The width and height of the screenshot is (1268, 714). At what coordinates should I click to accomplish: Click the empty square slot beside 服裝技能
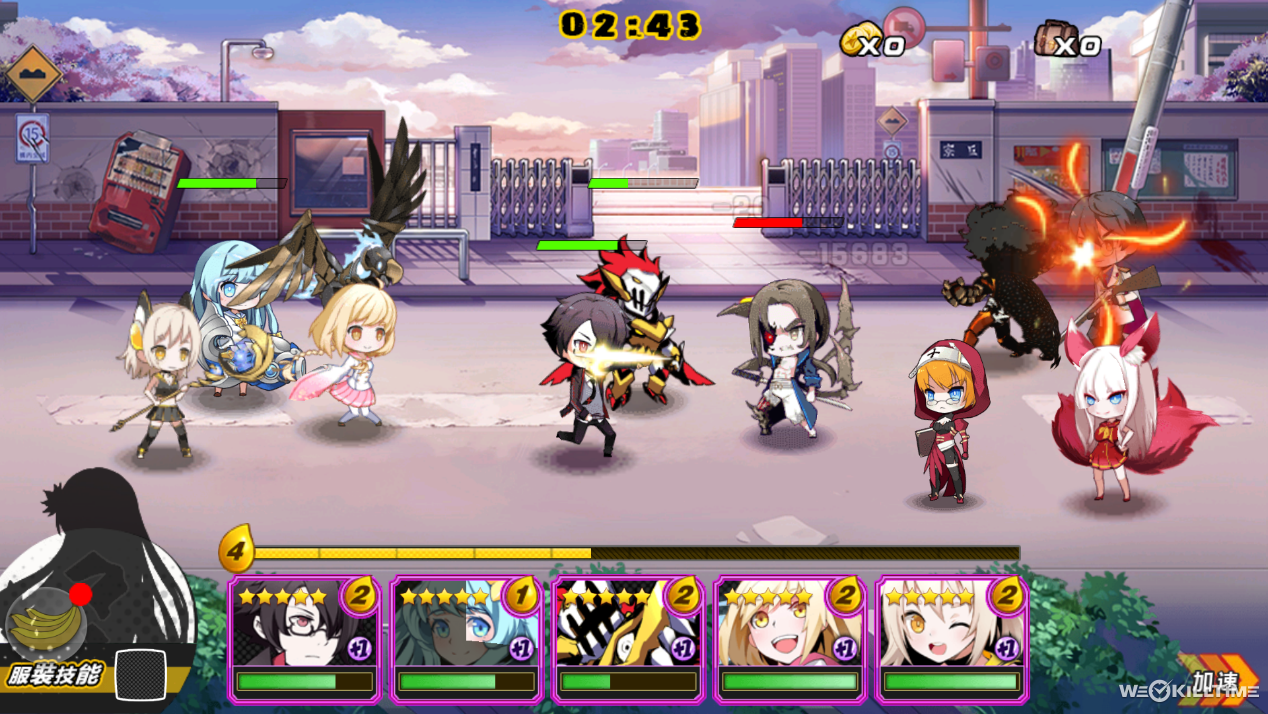click(140, 675)
